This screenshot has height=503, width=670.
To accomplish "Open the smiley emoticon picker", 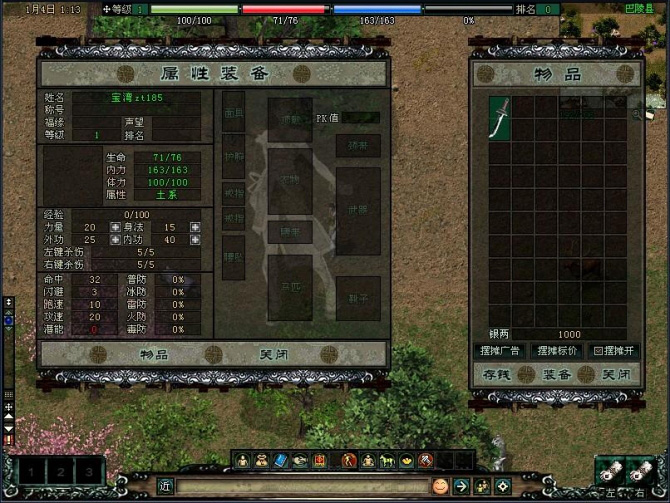I will pyautogui.click(x=440, y=486).
